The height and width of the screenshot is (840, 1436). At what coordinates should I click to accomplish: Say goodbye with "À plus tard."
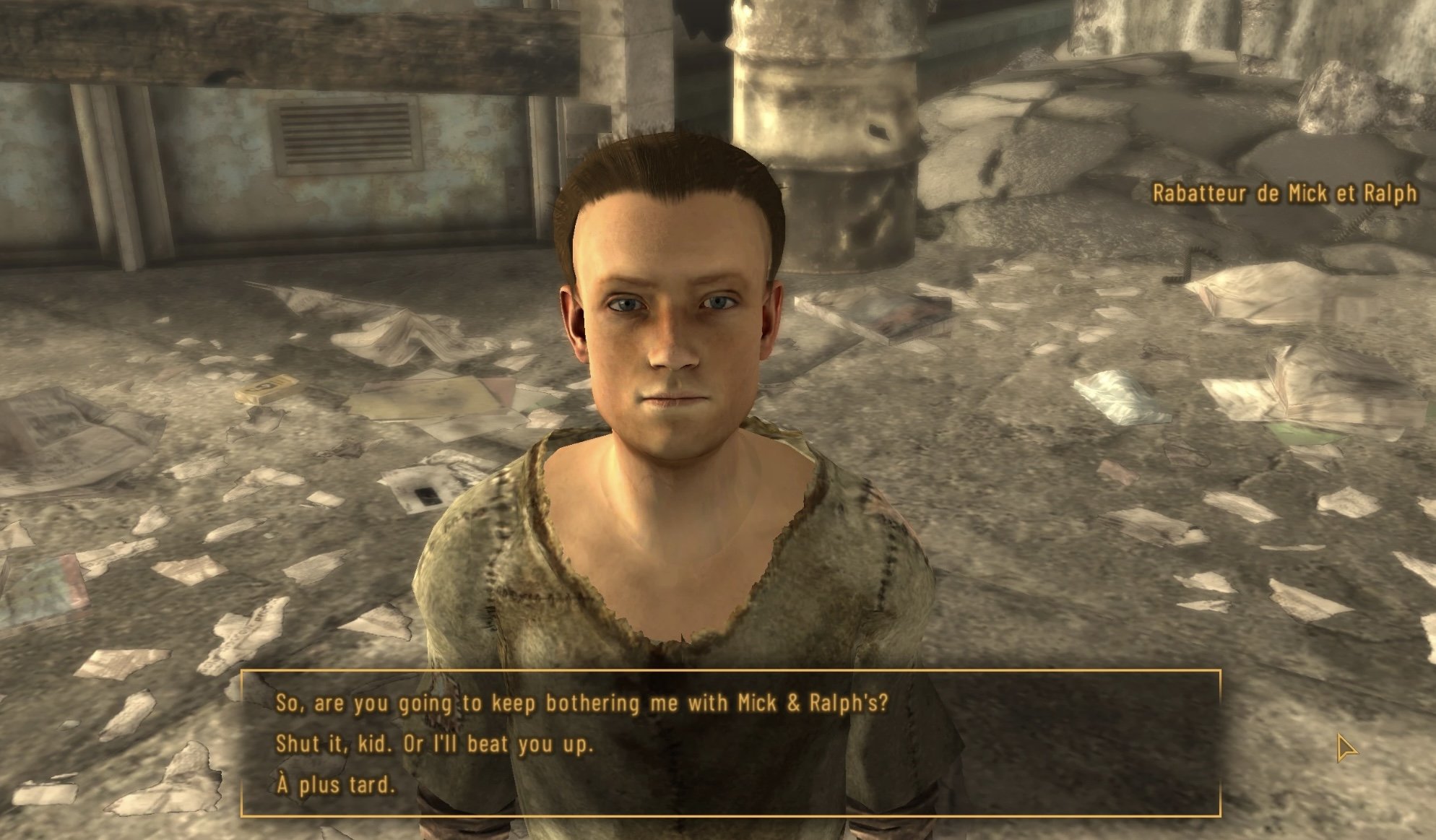(337, 785)
